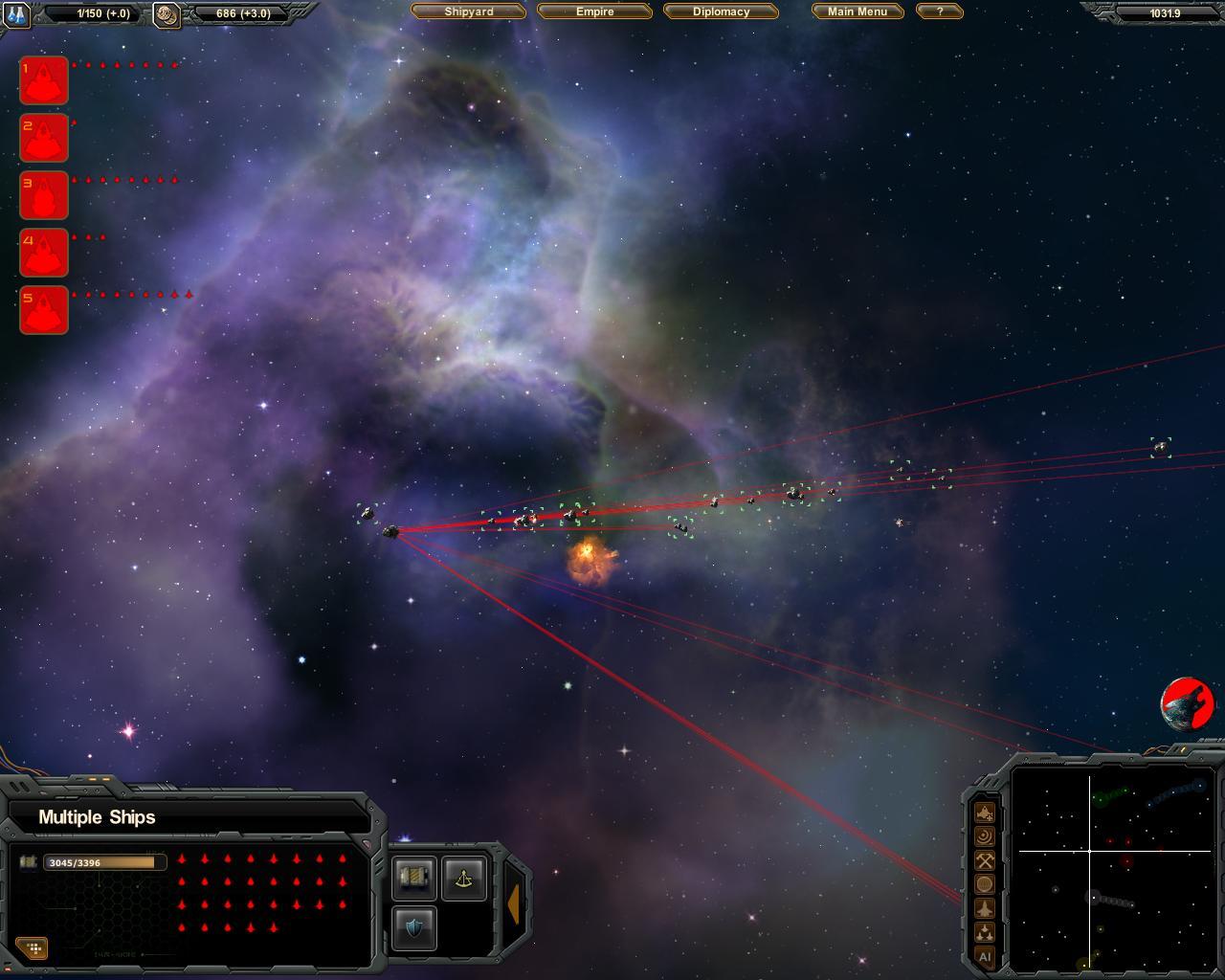Click the blue shield order button
1225x980 pixels.
pos(414,928)
